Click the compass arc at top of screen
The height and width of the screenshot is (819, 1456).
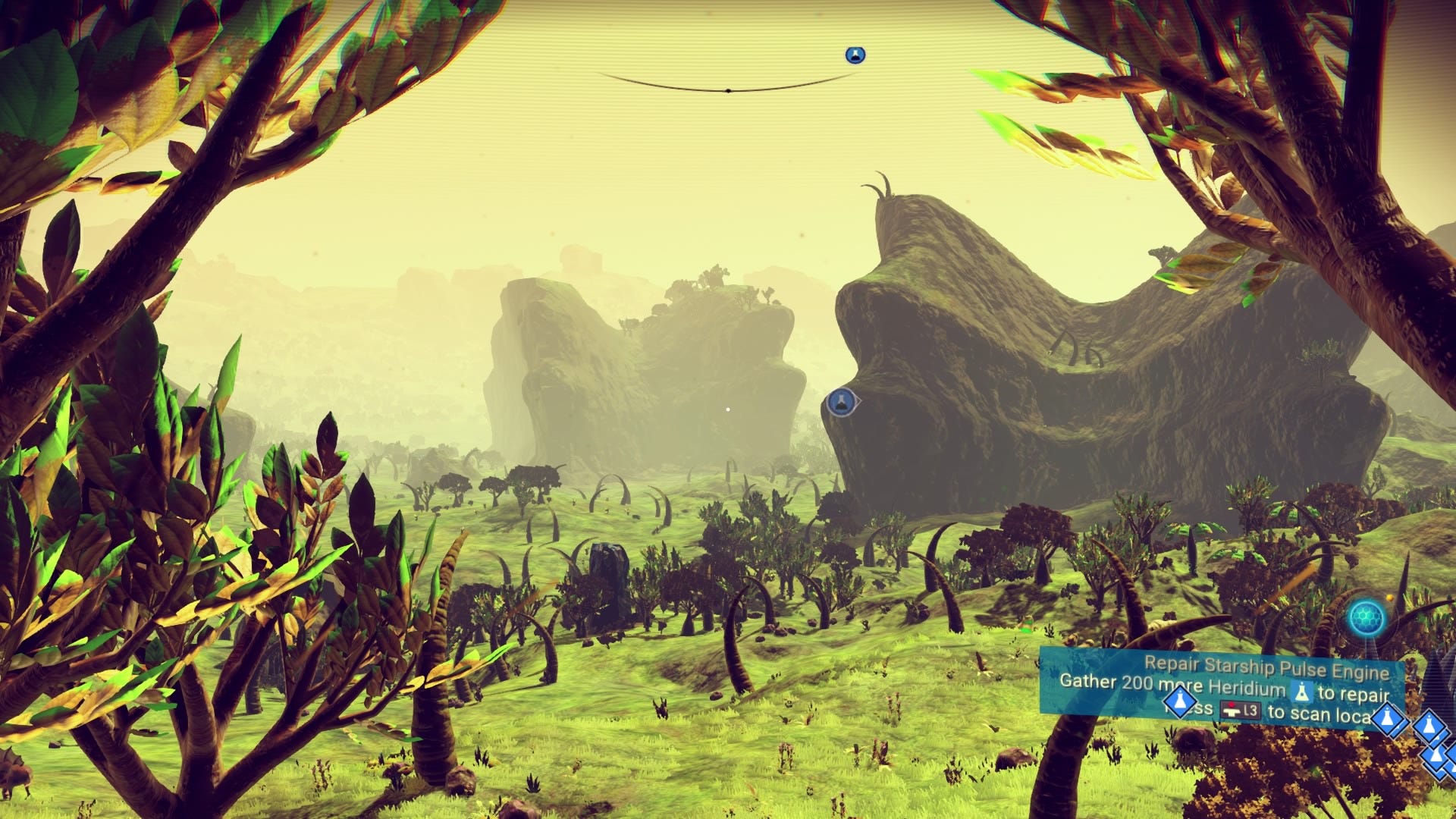pos(726,88)
